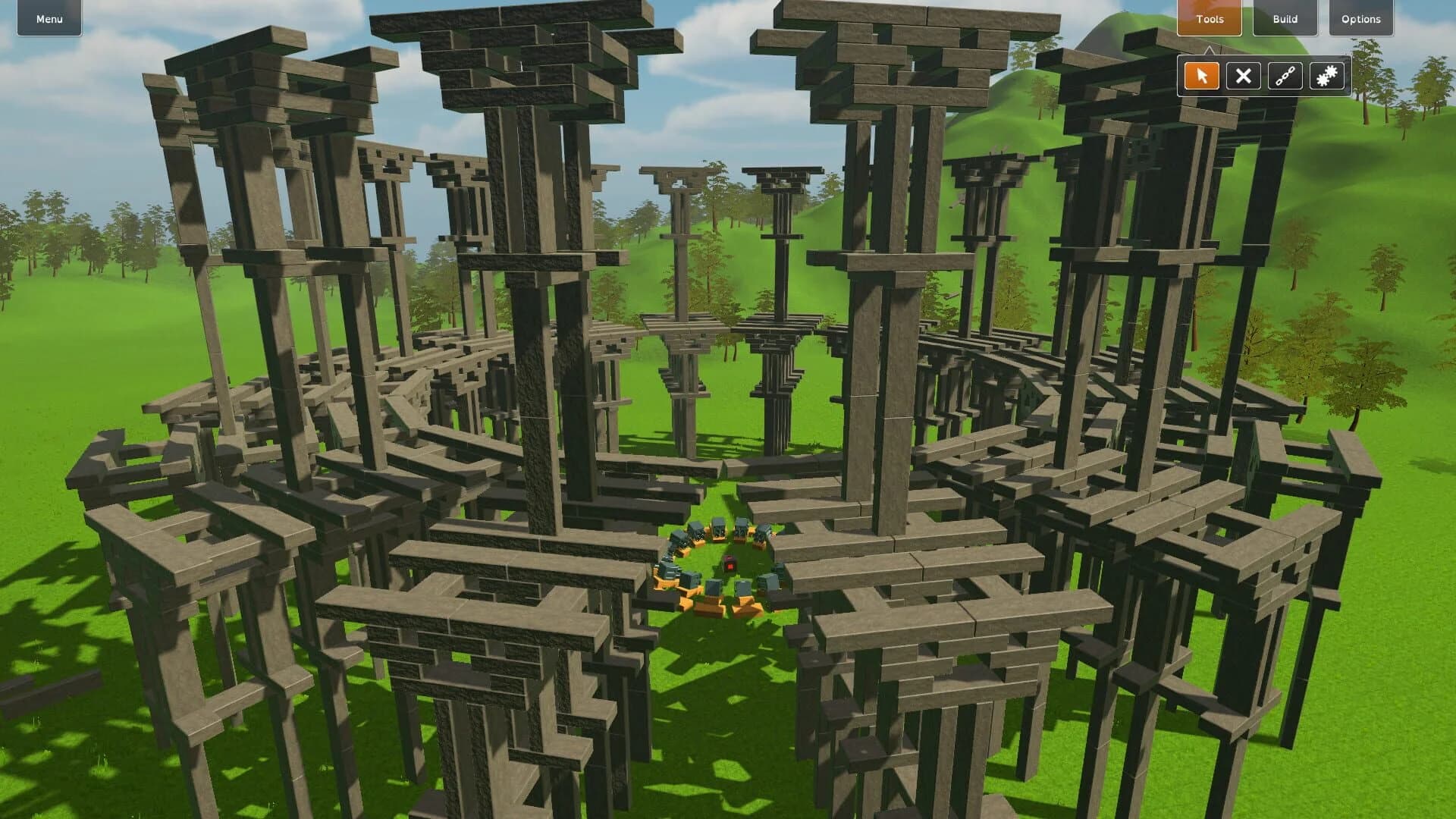Activate the delete X tool
1456x819 pixels.
click(1243, 75)
